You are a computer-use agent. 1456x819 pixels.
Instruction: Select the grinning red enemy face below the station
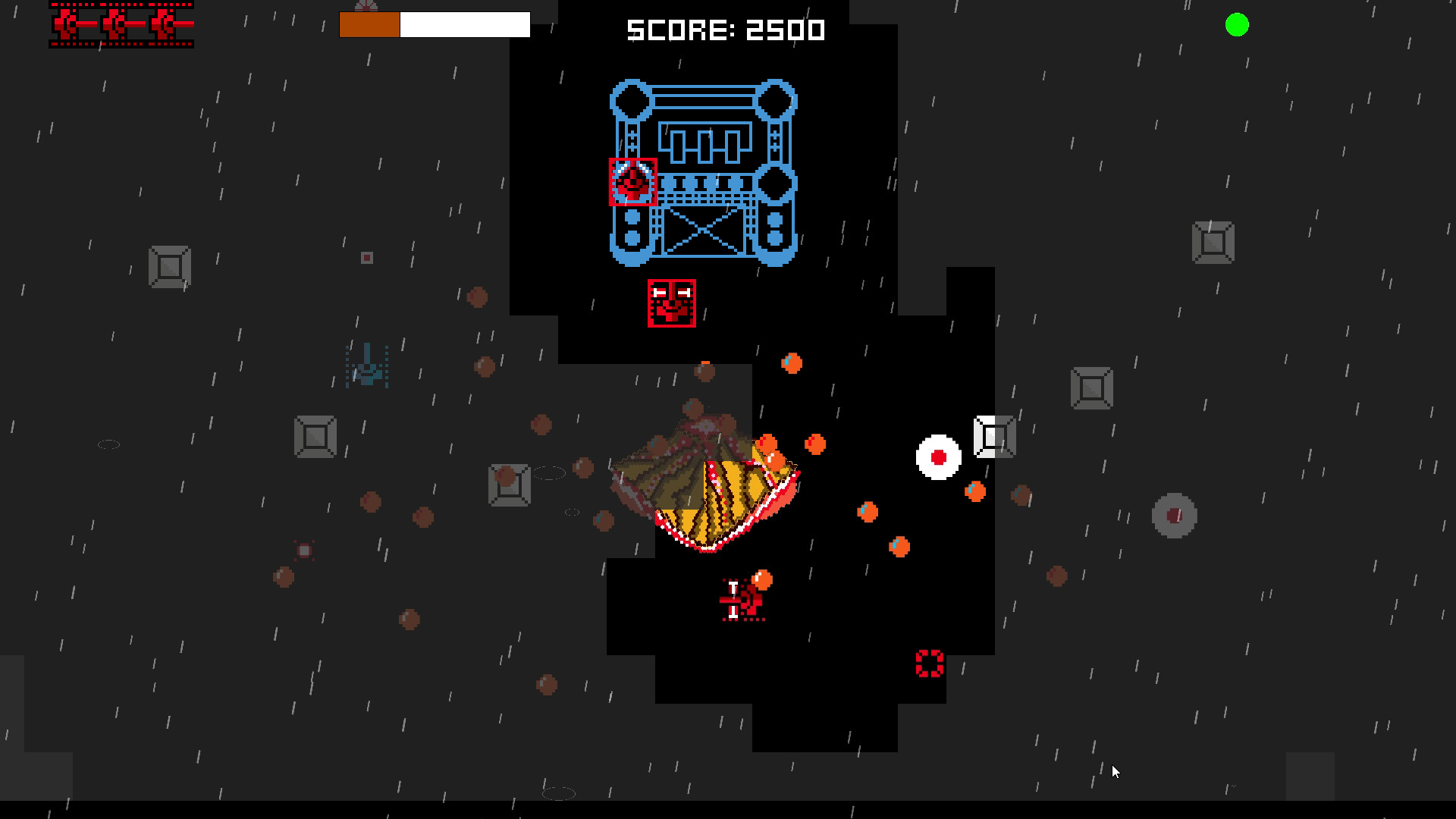click(x=671, y=303)
